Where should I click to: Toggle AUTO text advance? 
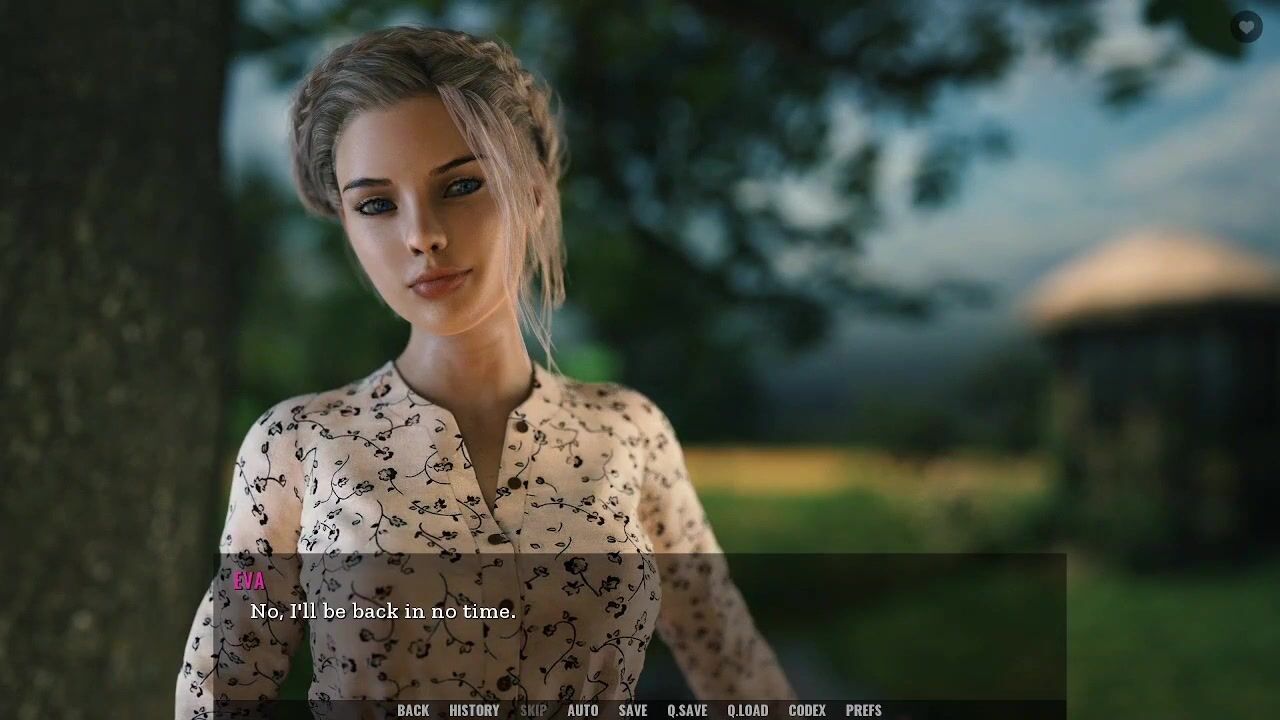[x=583, y=710]
